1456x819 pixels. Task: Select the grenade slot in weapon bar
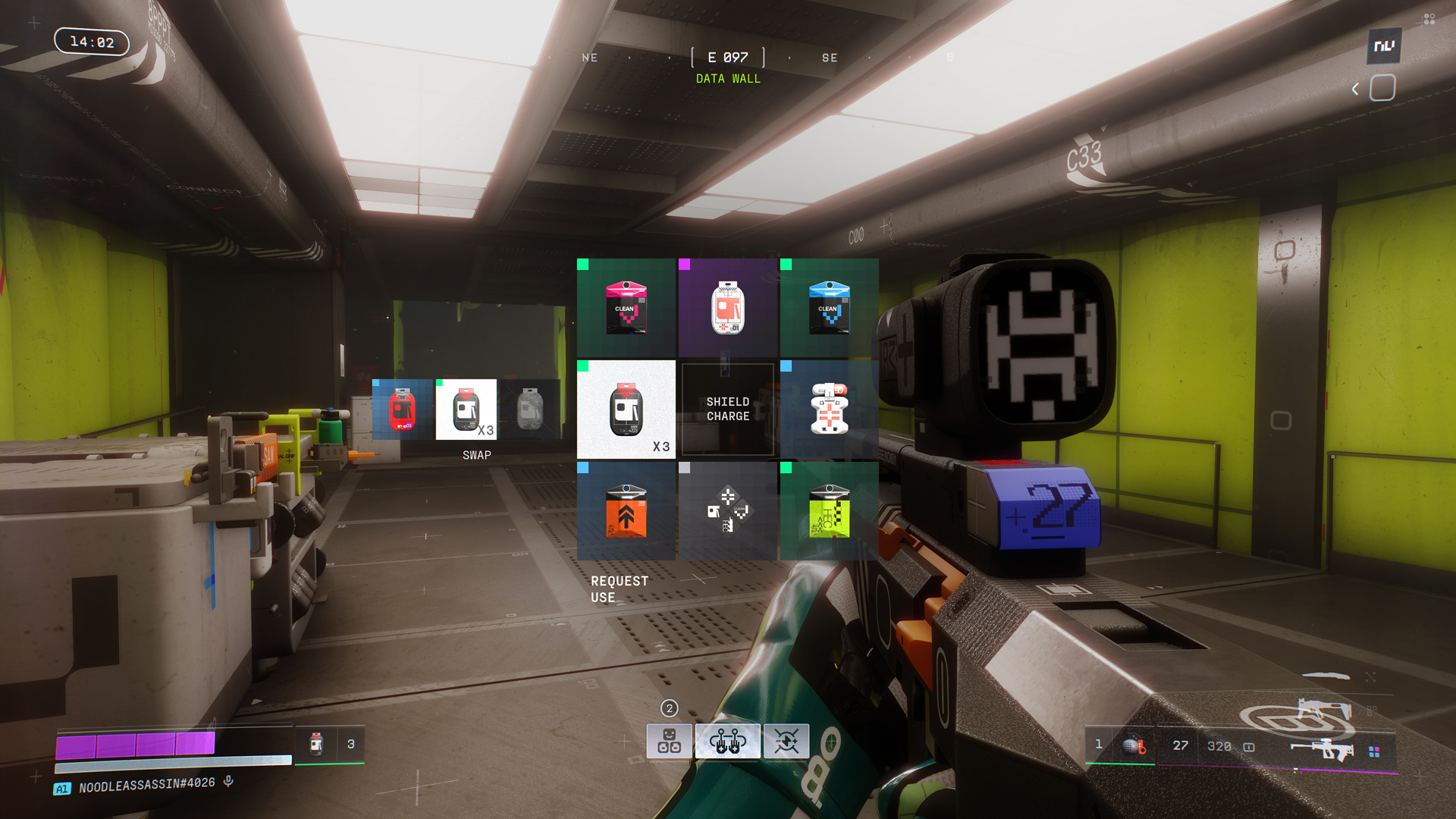click(x=1134, y=746)
